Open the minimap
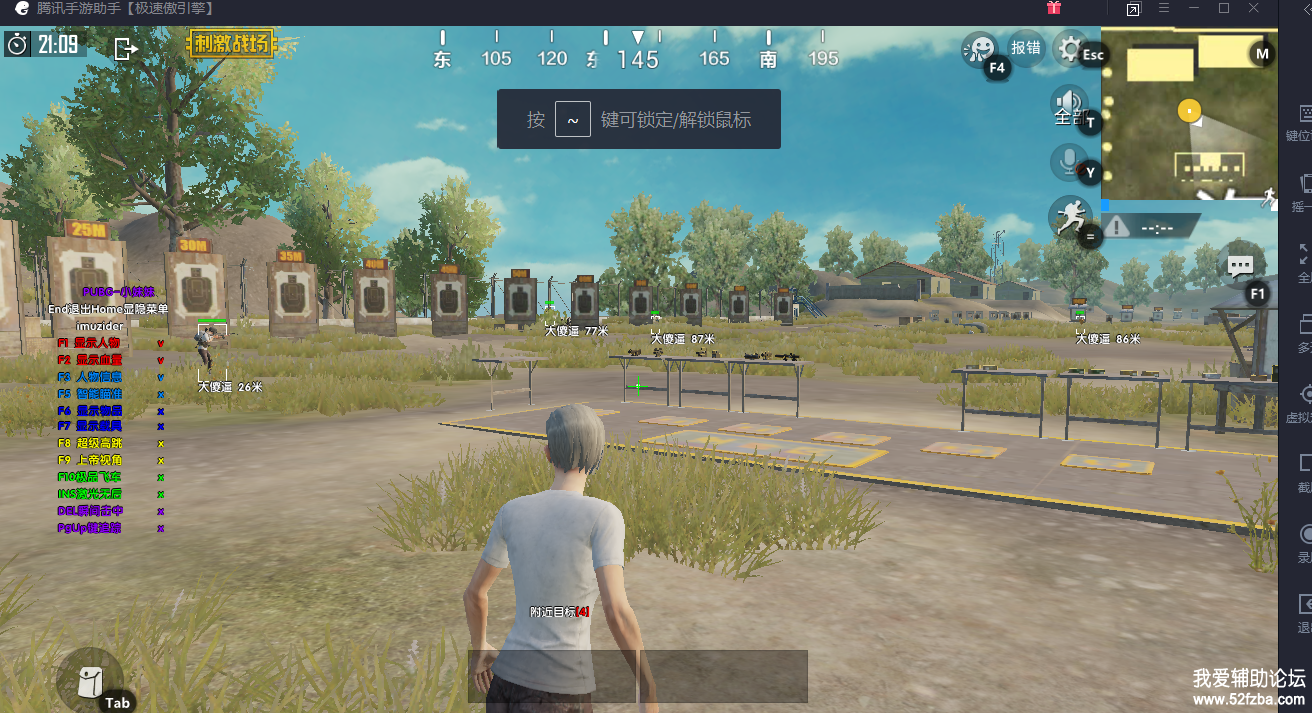The image size is (1312, 713). [1188, 114]
